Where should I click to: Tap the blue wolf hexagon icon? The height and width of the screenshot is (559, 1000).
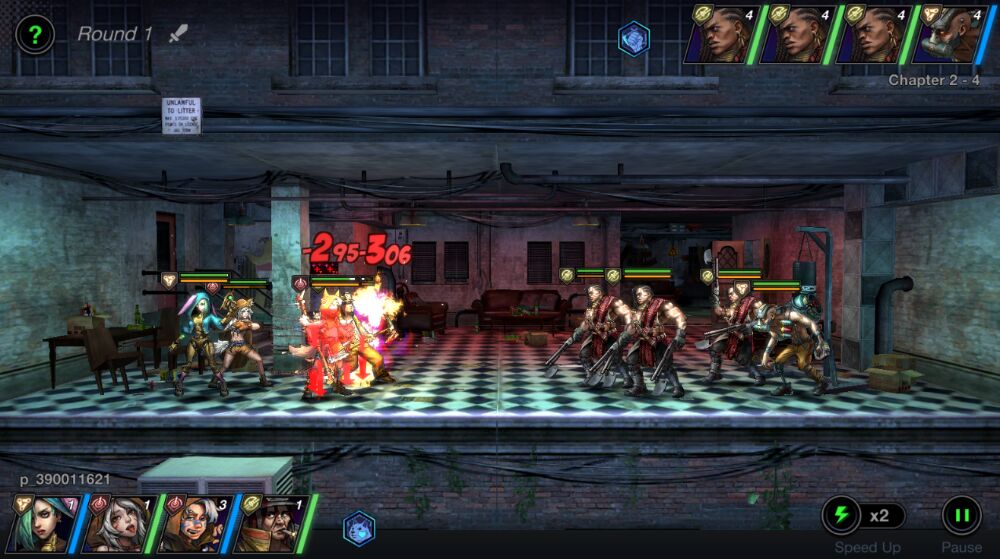click(x=359, y=527)
